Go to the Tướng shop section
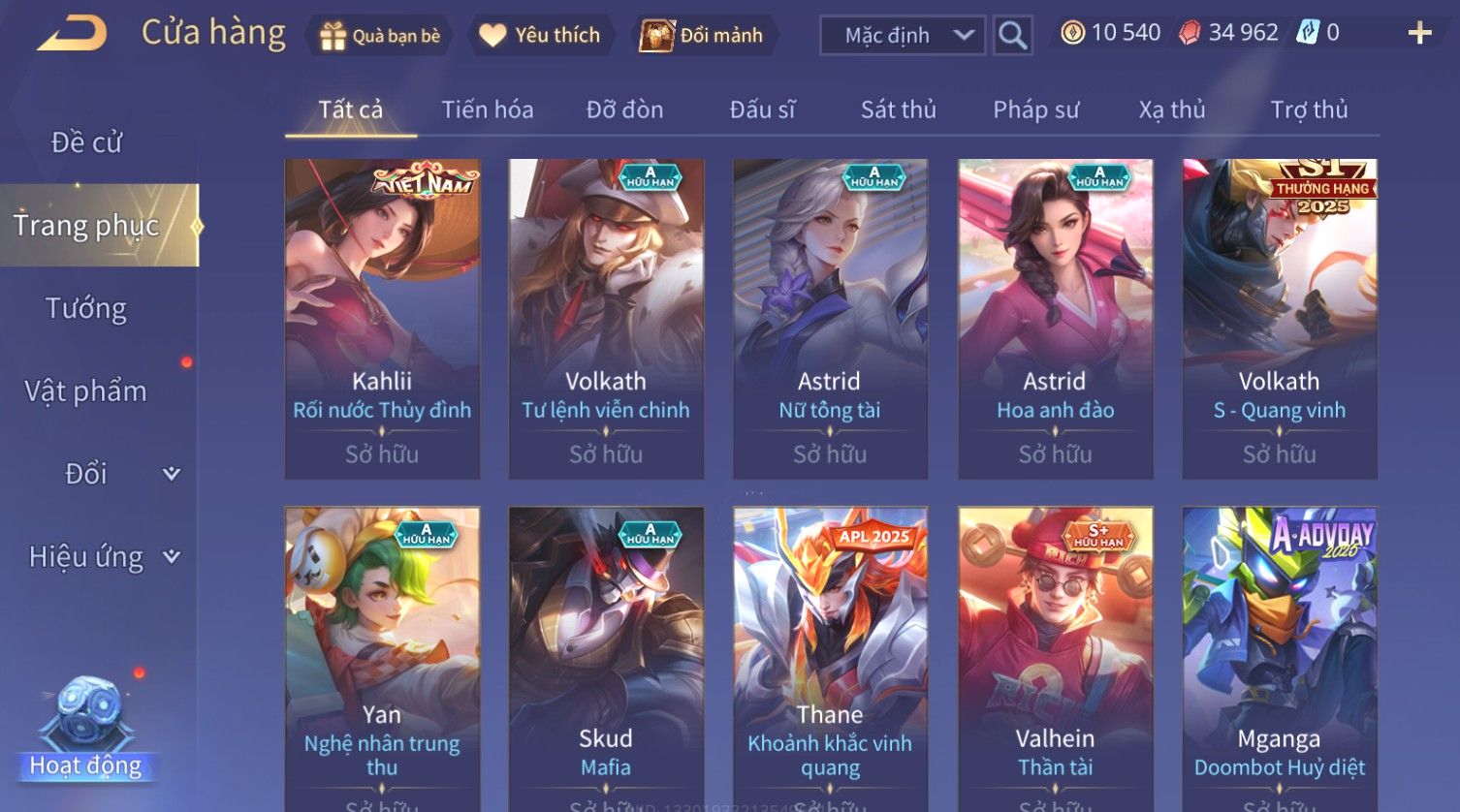 pos(86,308)
